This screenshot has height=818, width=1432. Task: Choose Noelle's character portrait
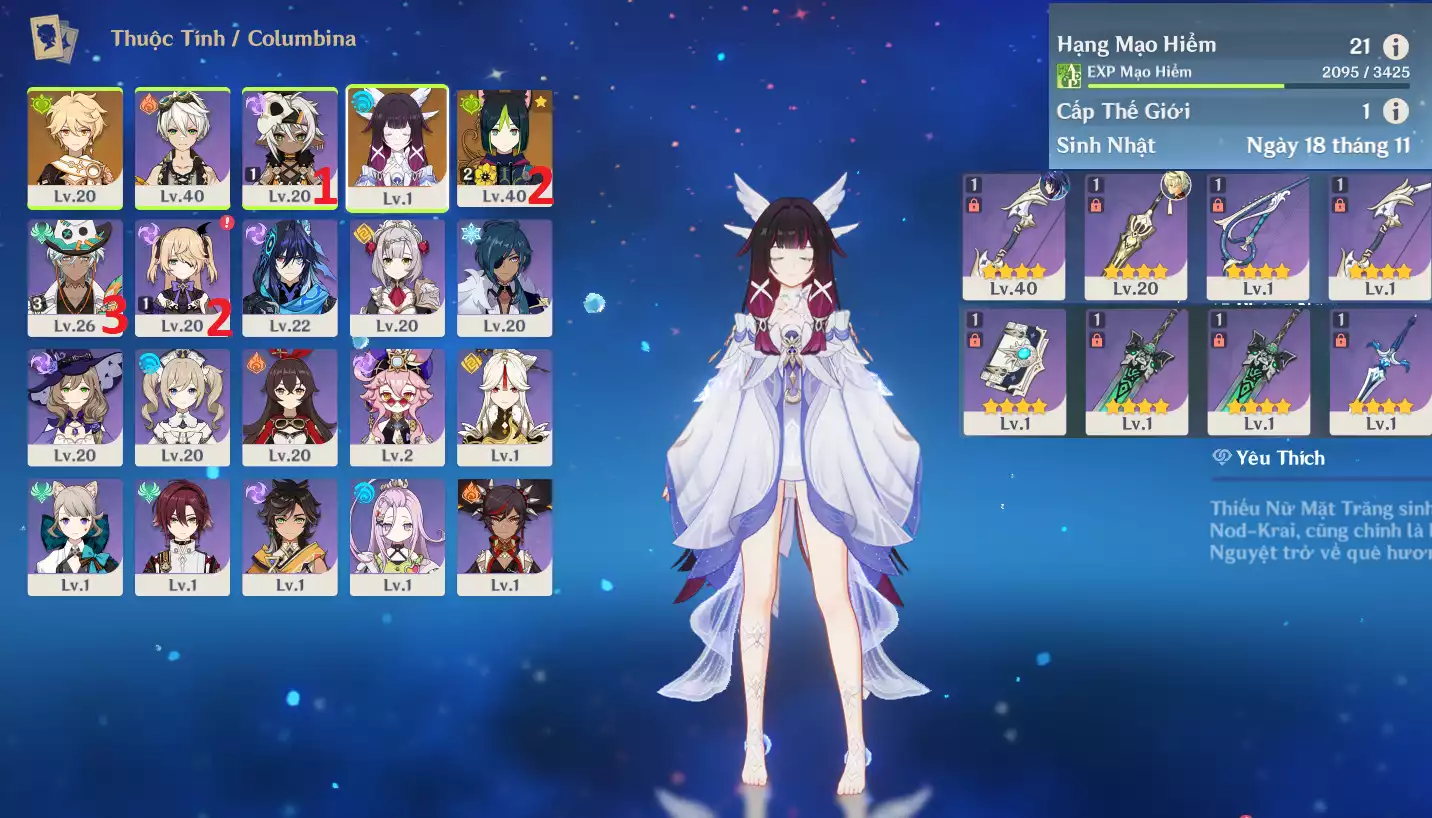point(397,278)
